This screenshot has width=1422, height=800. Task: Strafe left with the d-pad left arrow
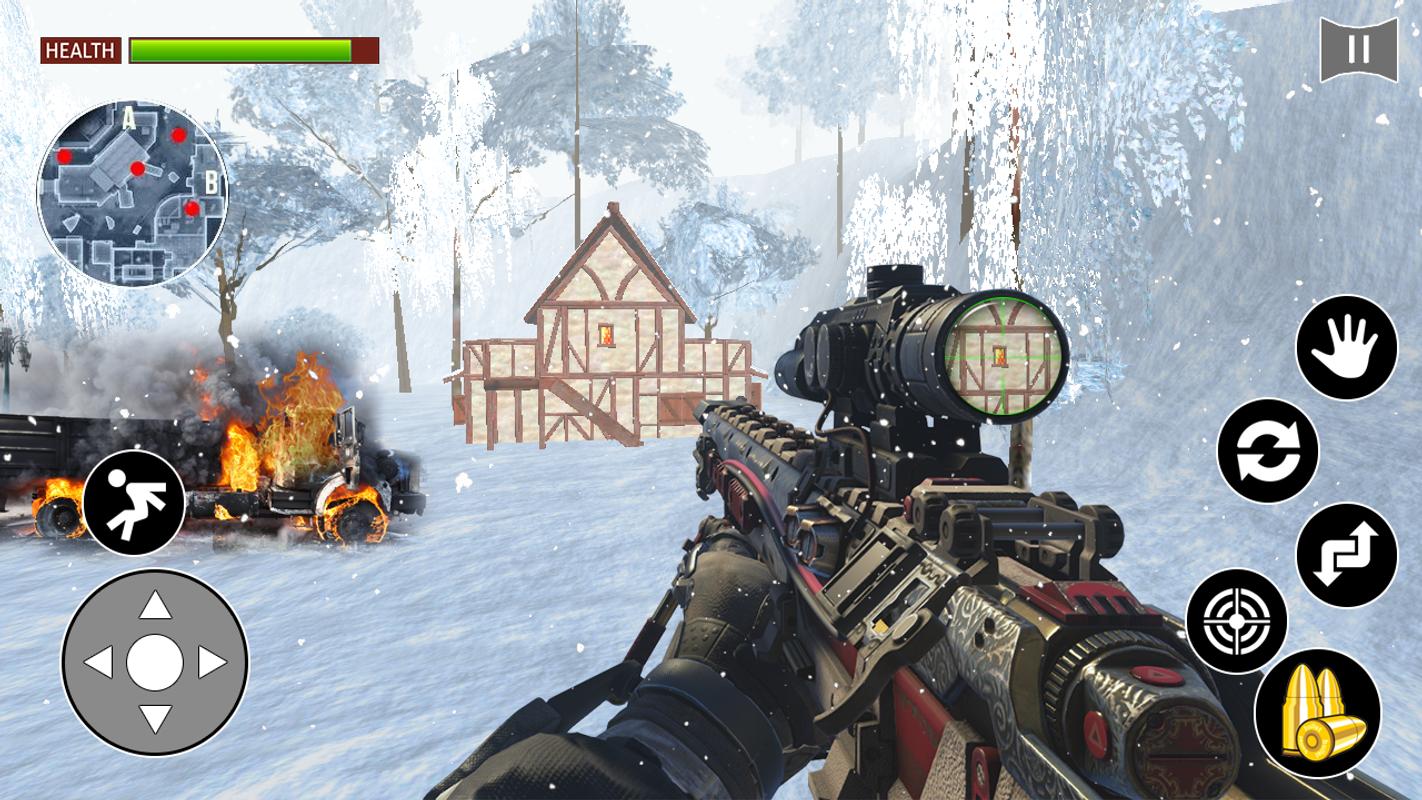(98, 662)
